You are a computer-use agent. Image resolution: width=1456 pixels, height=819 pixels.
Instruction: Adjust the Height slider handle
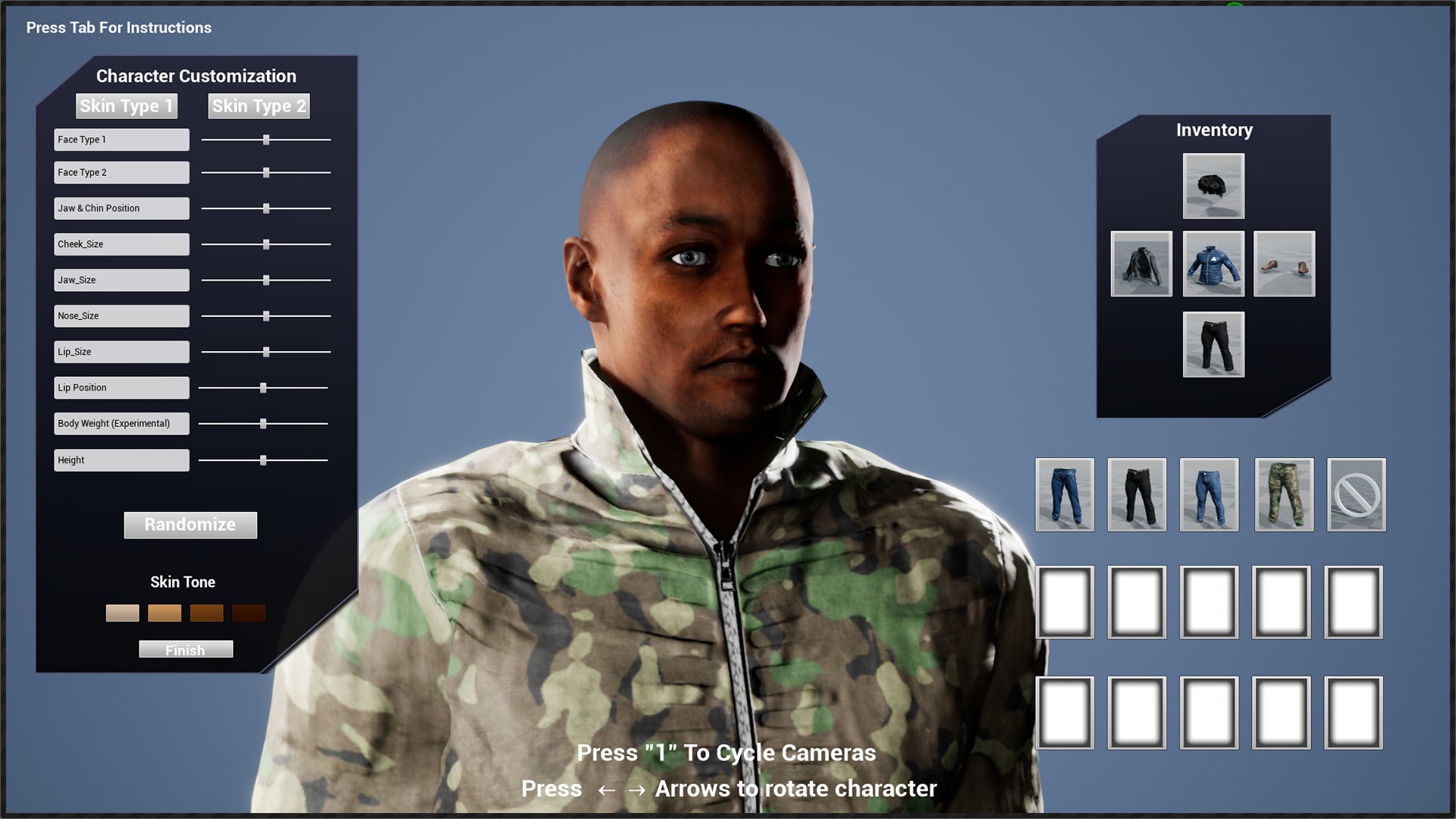(262, 460)
